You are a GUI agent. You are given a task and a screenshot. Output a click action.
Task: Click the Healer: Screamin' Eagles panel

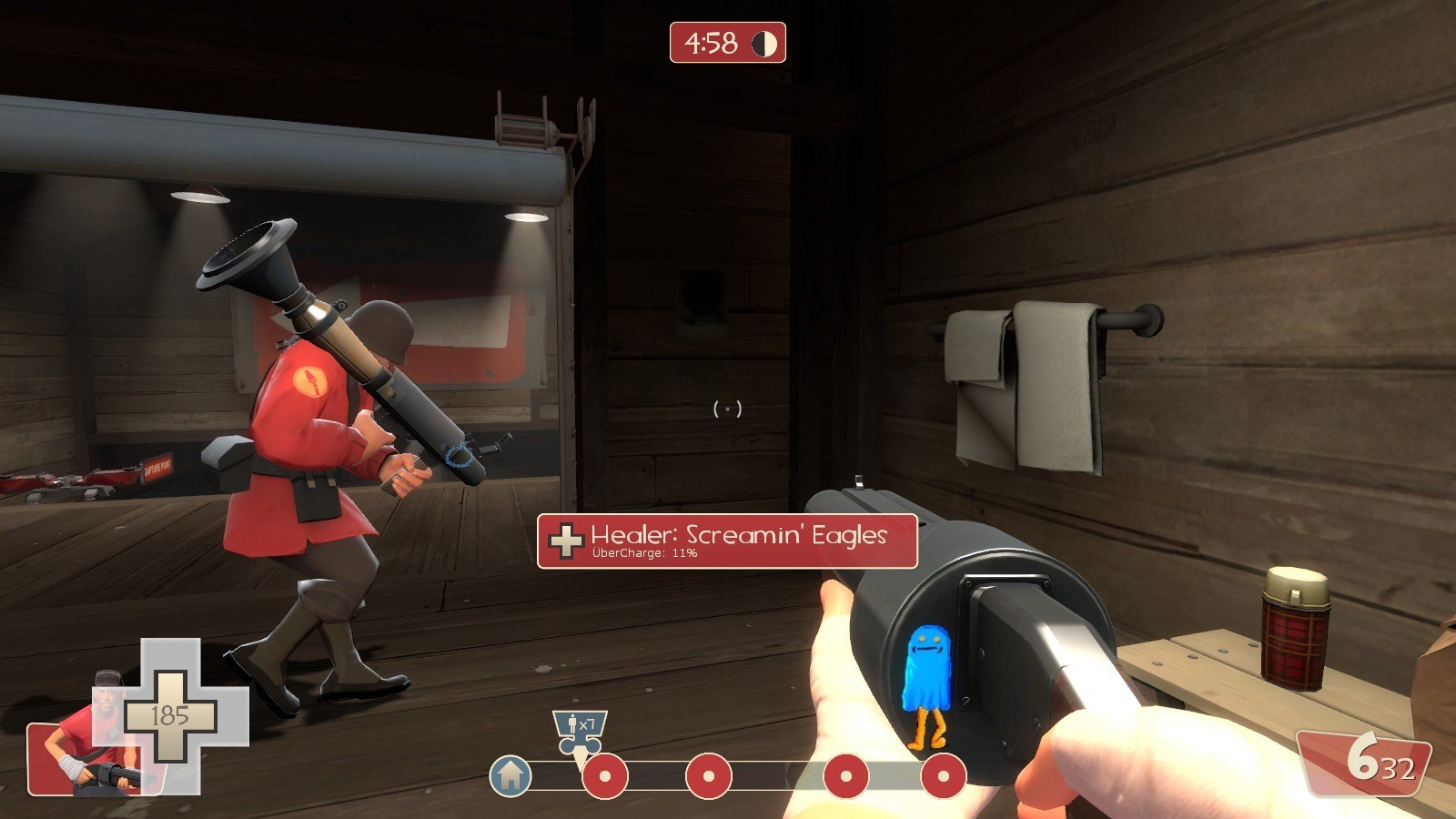[x=727, y=541]
